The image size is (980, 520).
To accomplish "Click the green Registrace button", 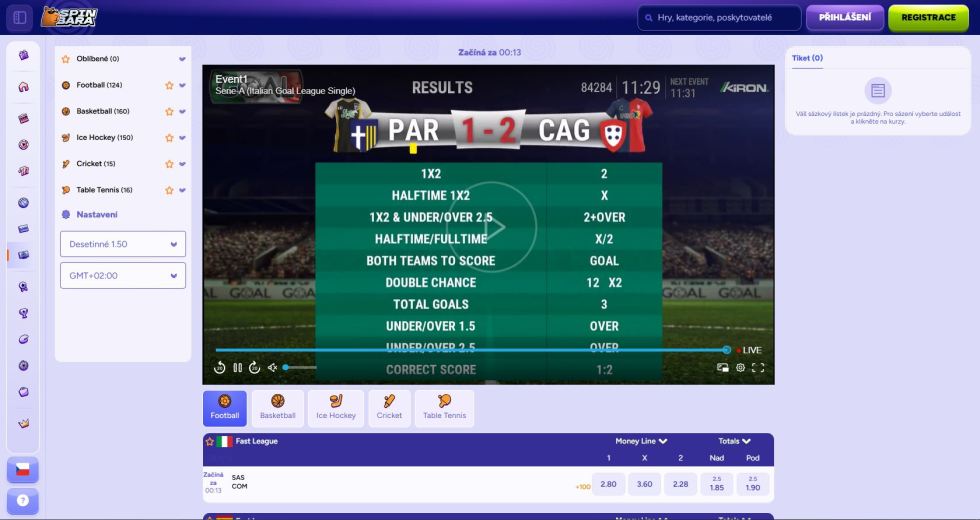I will 928,18.
